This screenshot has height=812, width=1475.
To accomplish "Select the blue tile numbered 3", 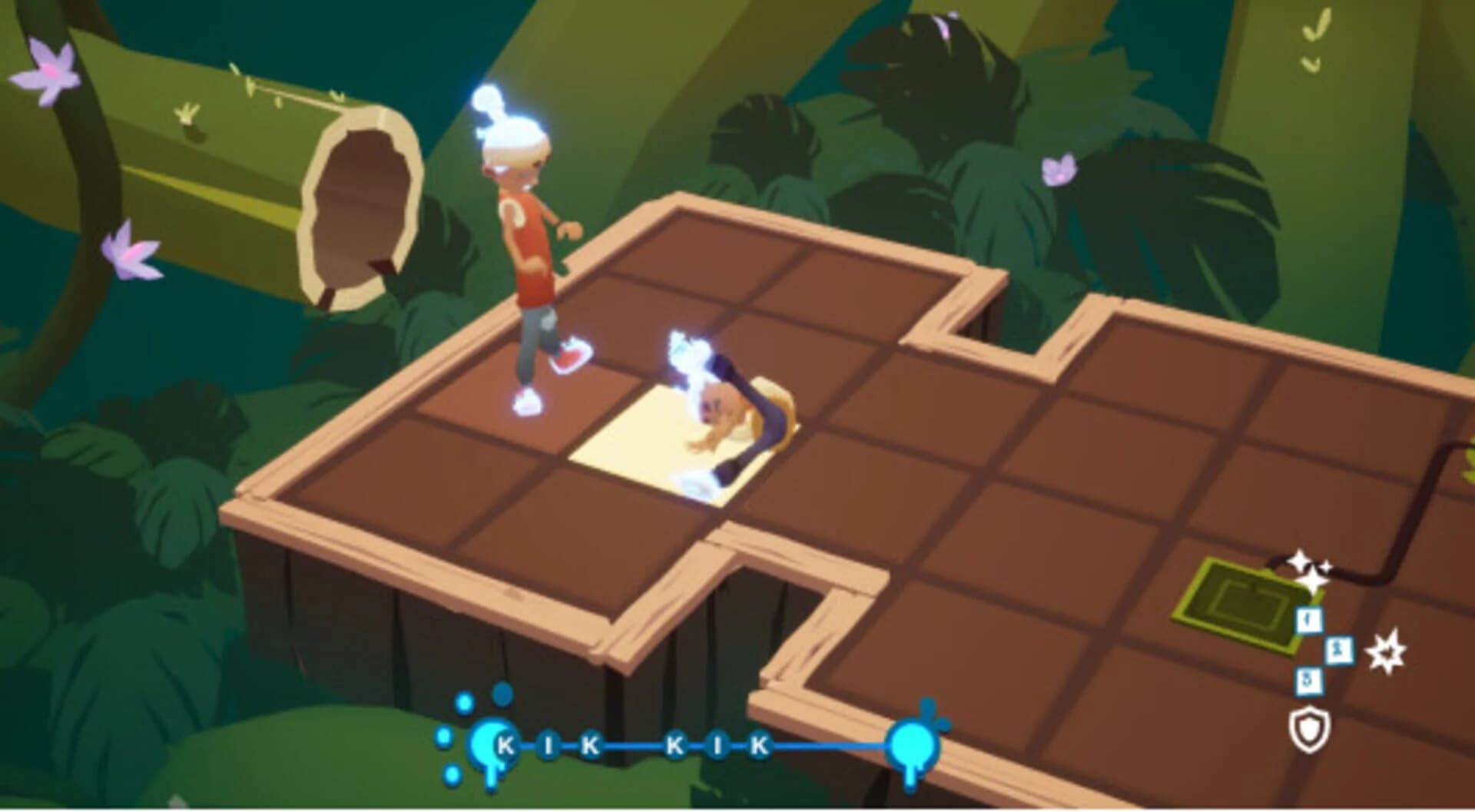I will point(1308,681).
